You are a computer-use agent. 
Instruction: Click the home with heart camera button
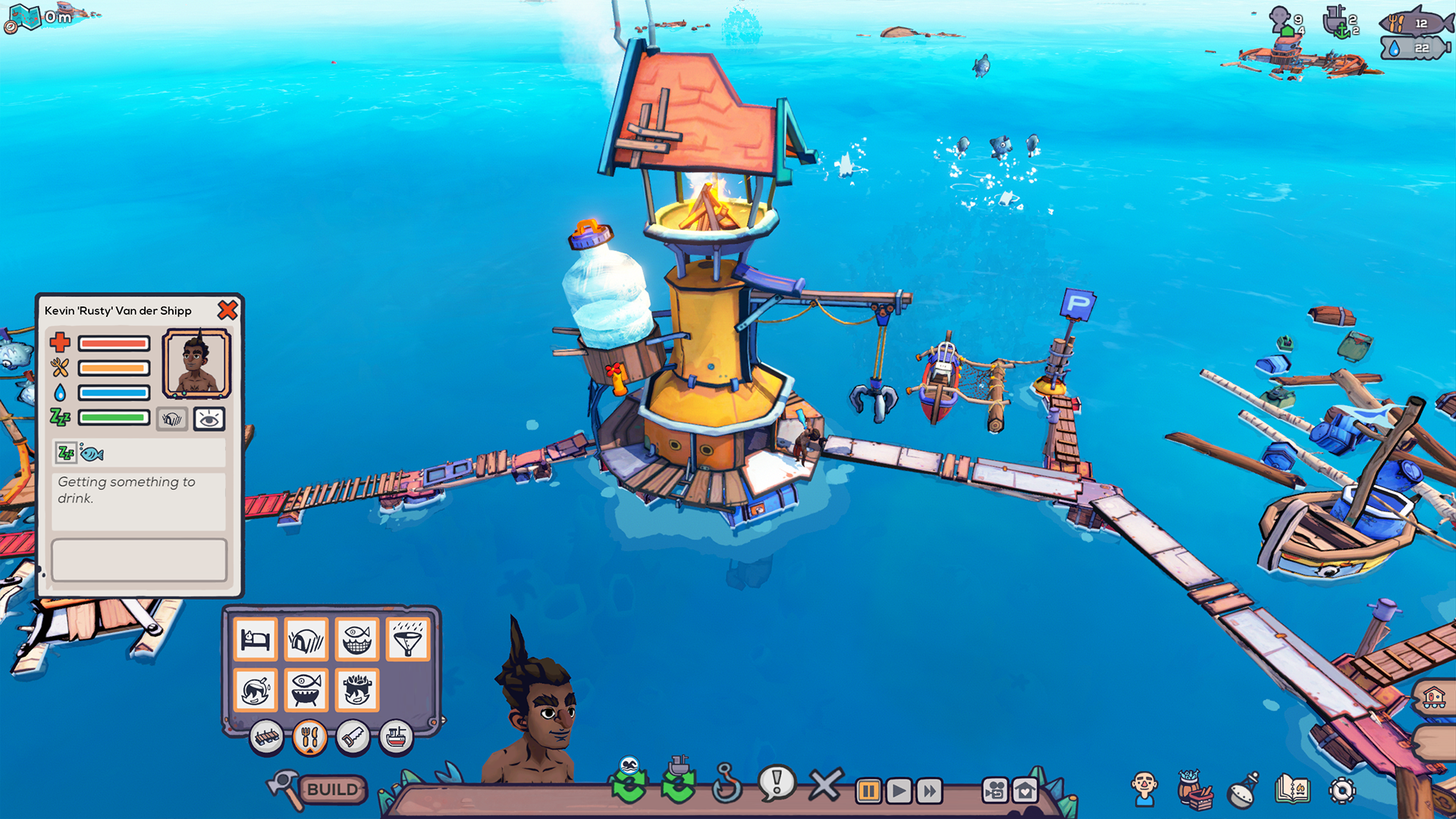1025,791
